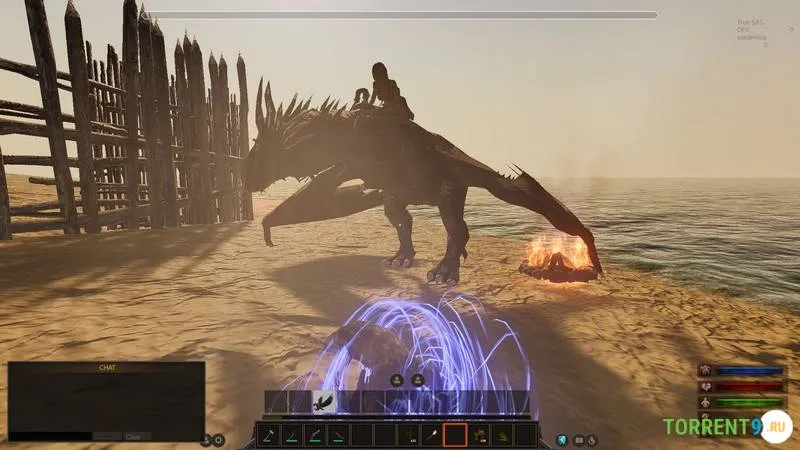
Task: Select the torch item in the hotbar
Action: [433, 435]
